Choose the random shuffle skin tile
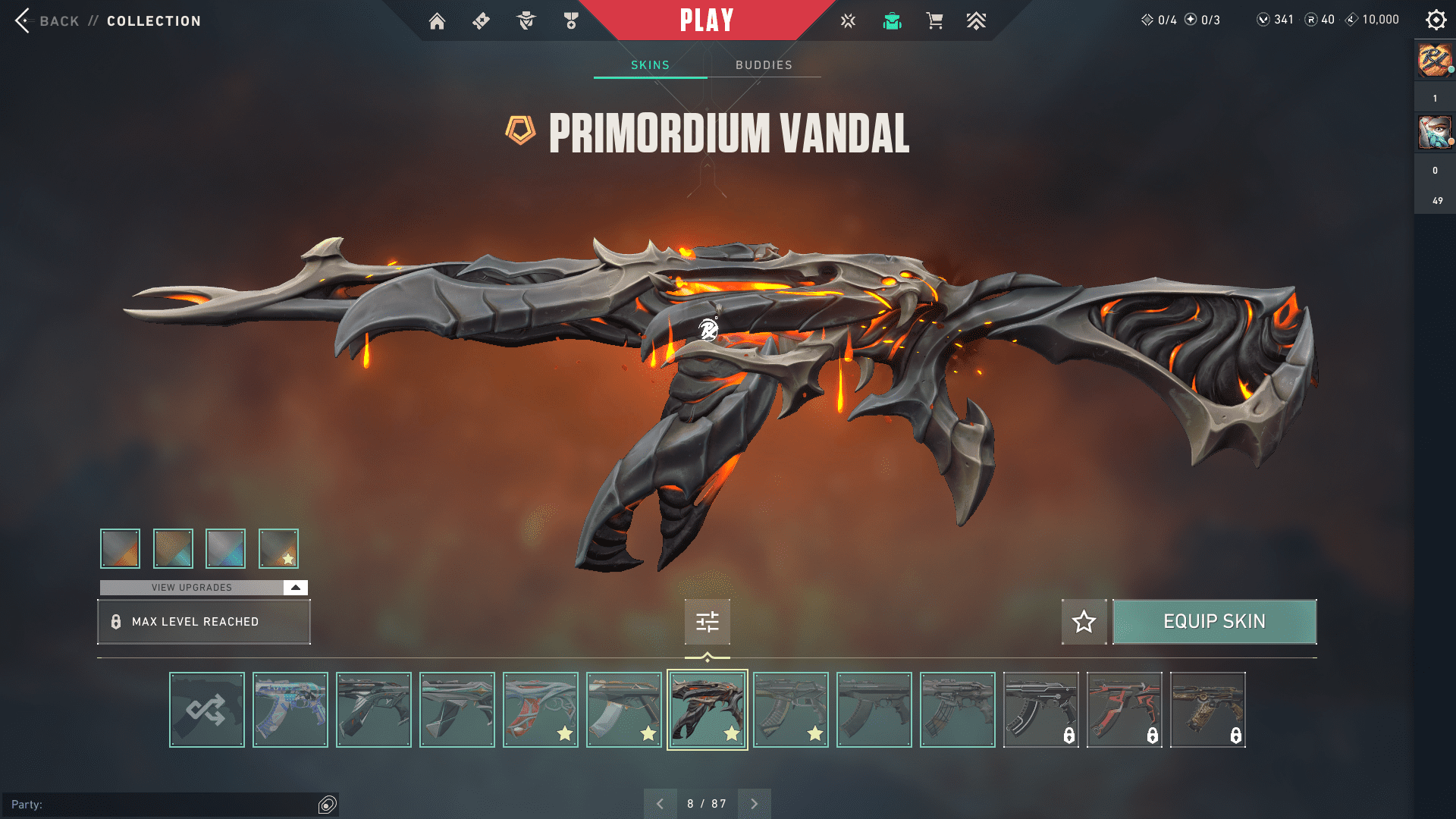This screenshot has height=819, width=1456. (207, 710)
